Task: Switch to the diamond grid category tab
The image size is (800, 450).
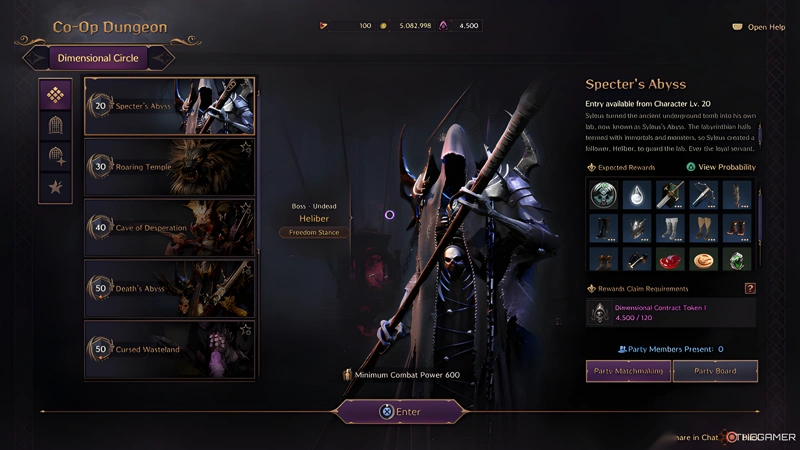Action: pos(55,95)
